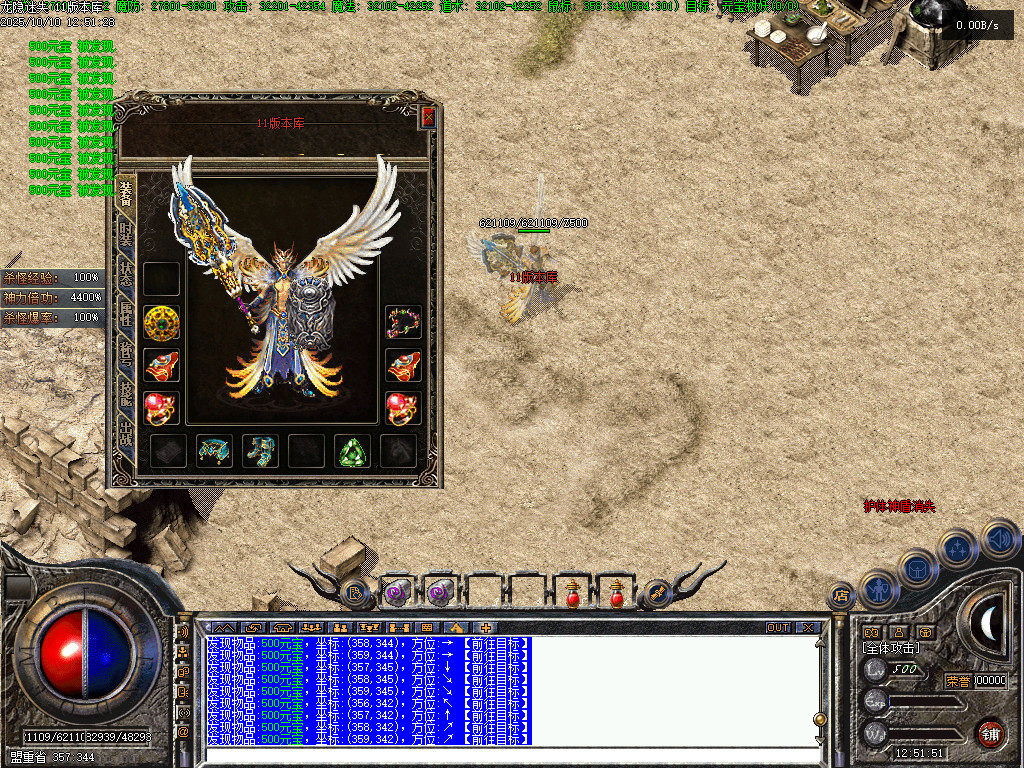Open the character button with warrior icon
Screen dimensions: 1024x768
(x=878, y=589)
